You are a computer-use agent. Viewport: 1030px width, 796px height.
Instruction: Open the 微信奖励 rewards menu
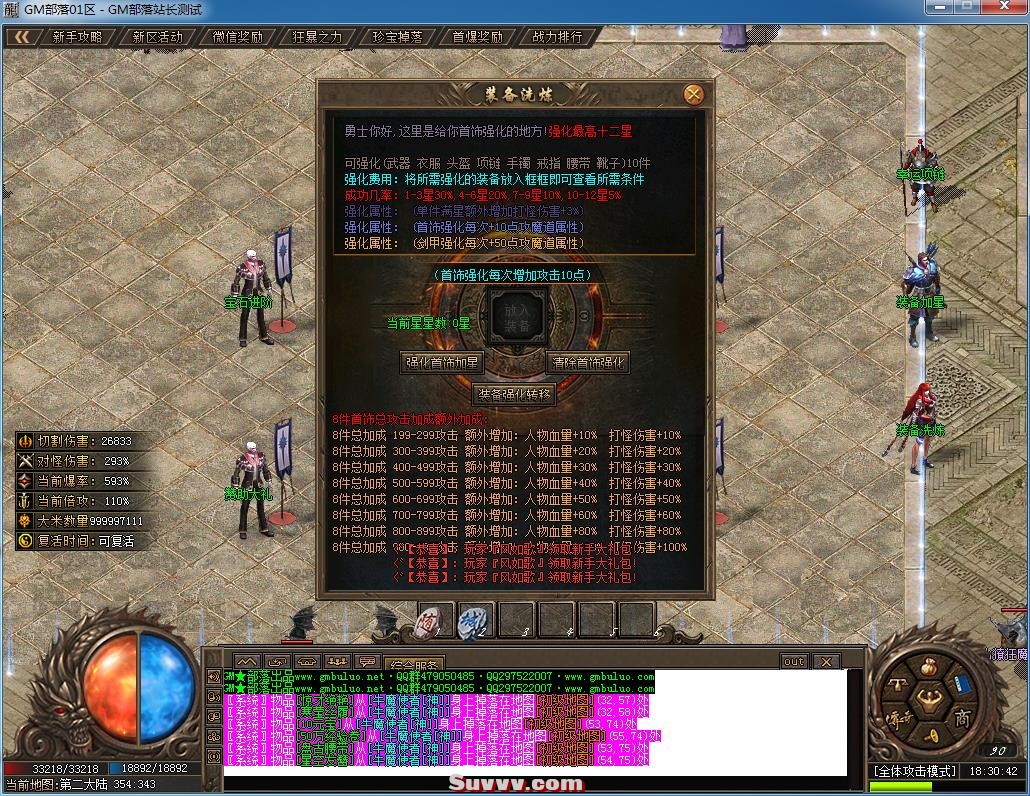tap(238, 37)
